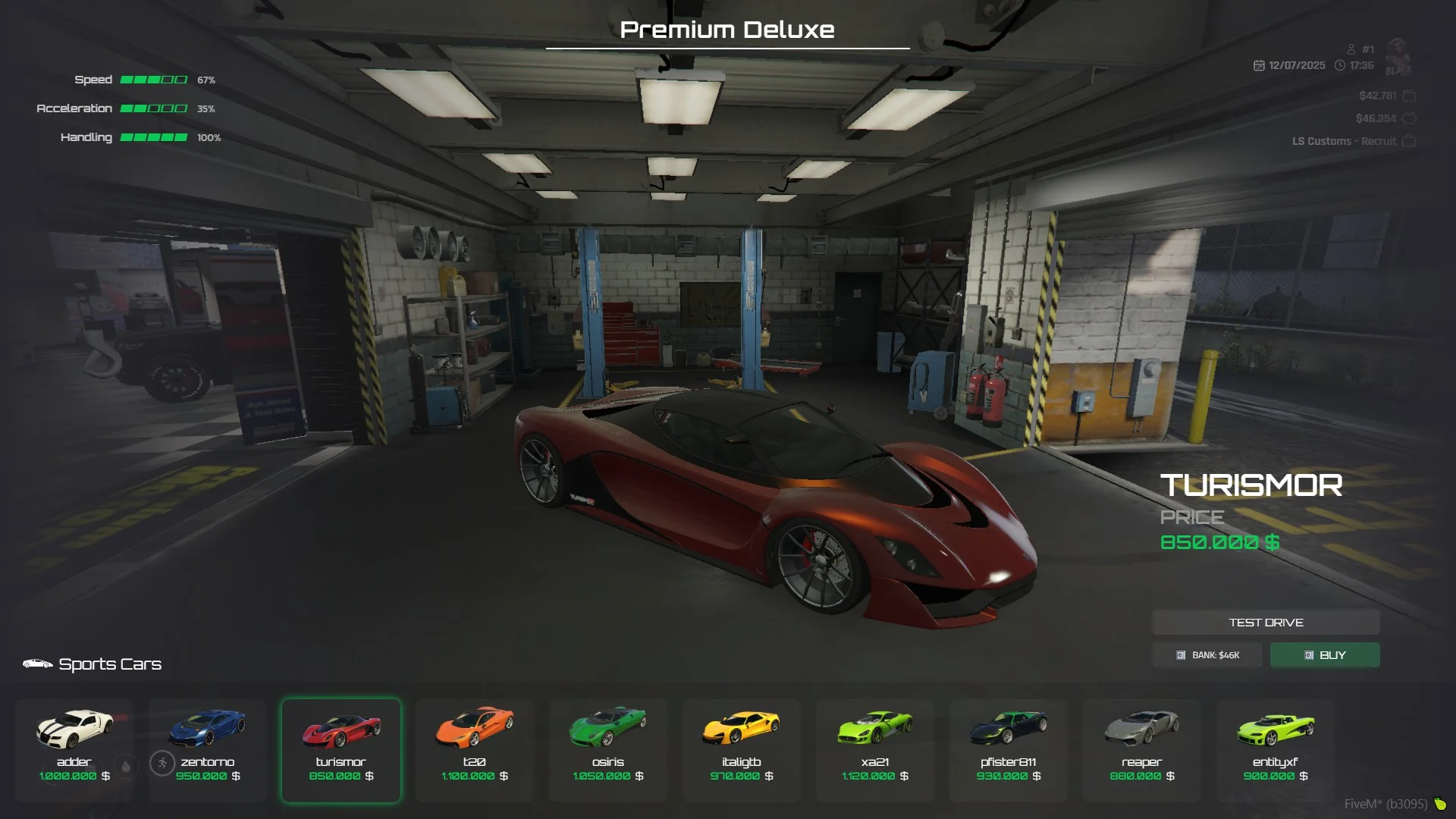The height and width of the screenshot is (819, 1456).
Task: Pick the blue zentorno car card
Action: point(208,749)
